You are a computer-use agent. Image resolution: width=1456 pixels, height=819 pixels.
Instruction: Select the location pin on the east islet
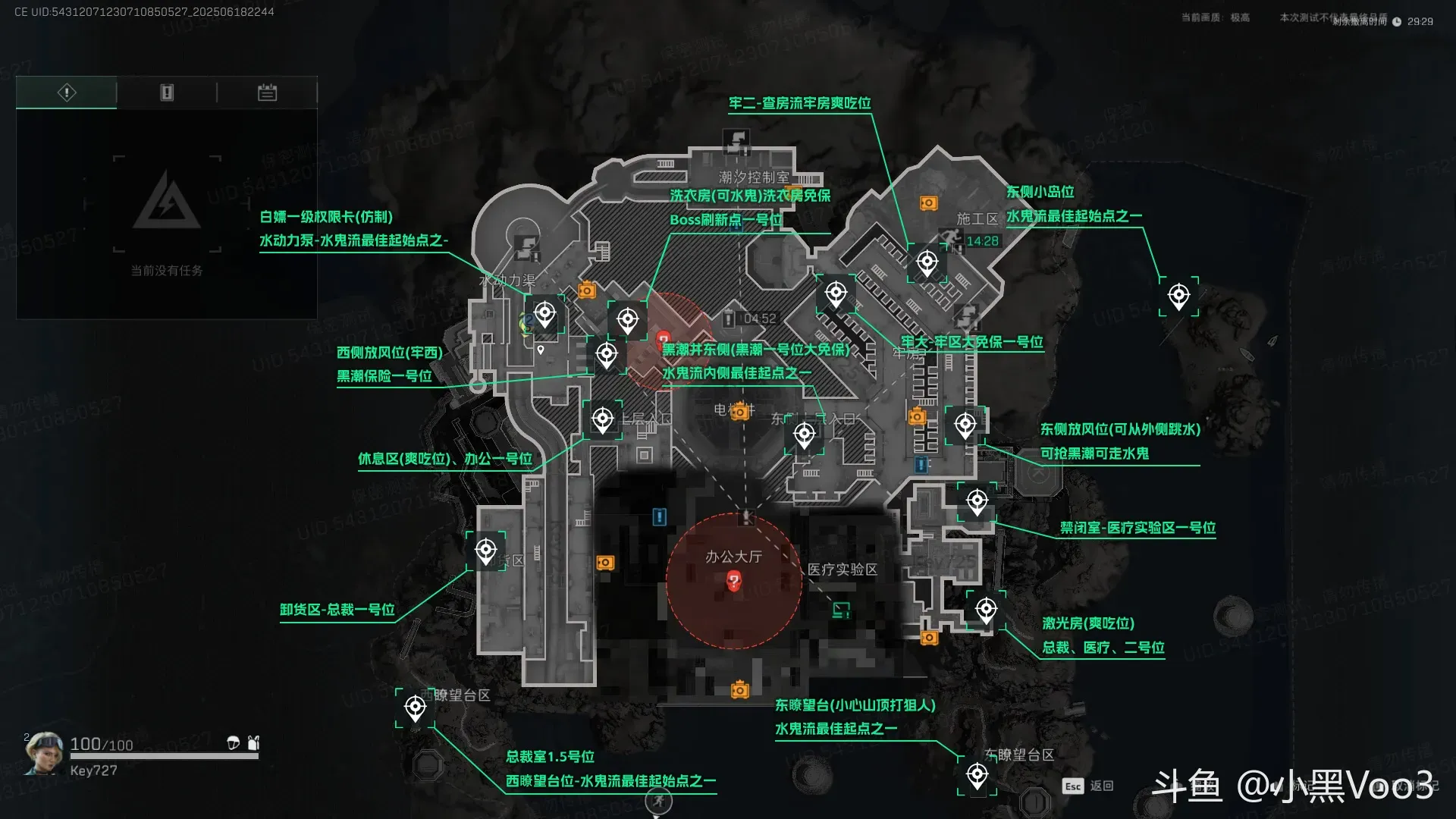(1178, 295)
